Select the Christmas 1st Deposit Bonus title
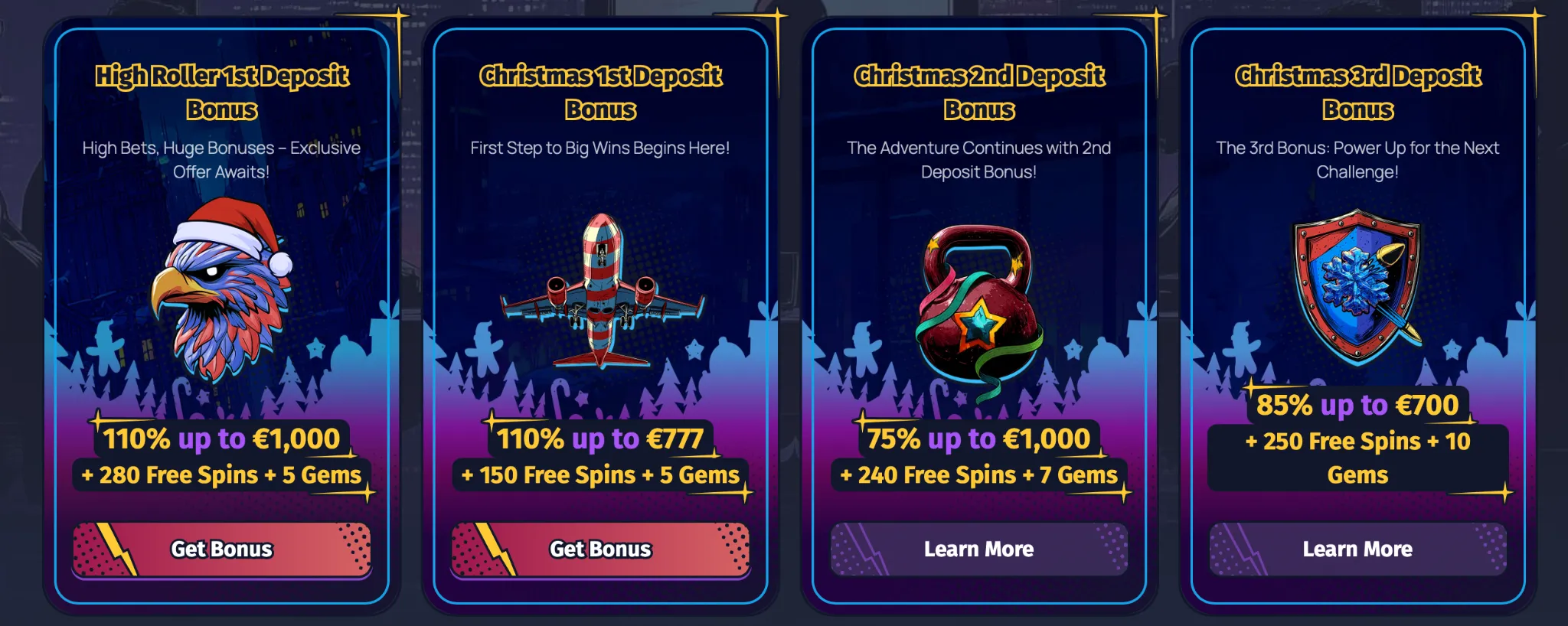The image size is (1568, 626). point(599,93)
